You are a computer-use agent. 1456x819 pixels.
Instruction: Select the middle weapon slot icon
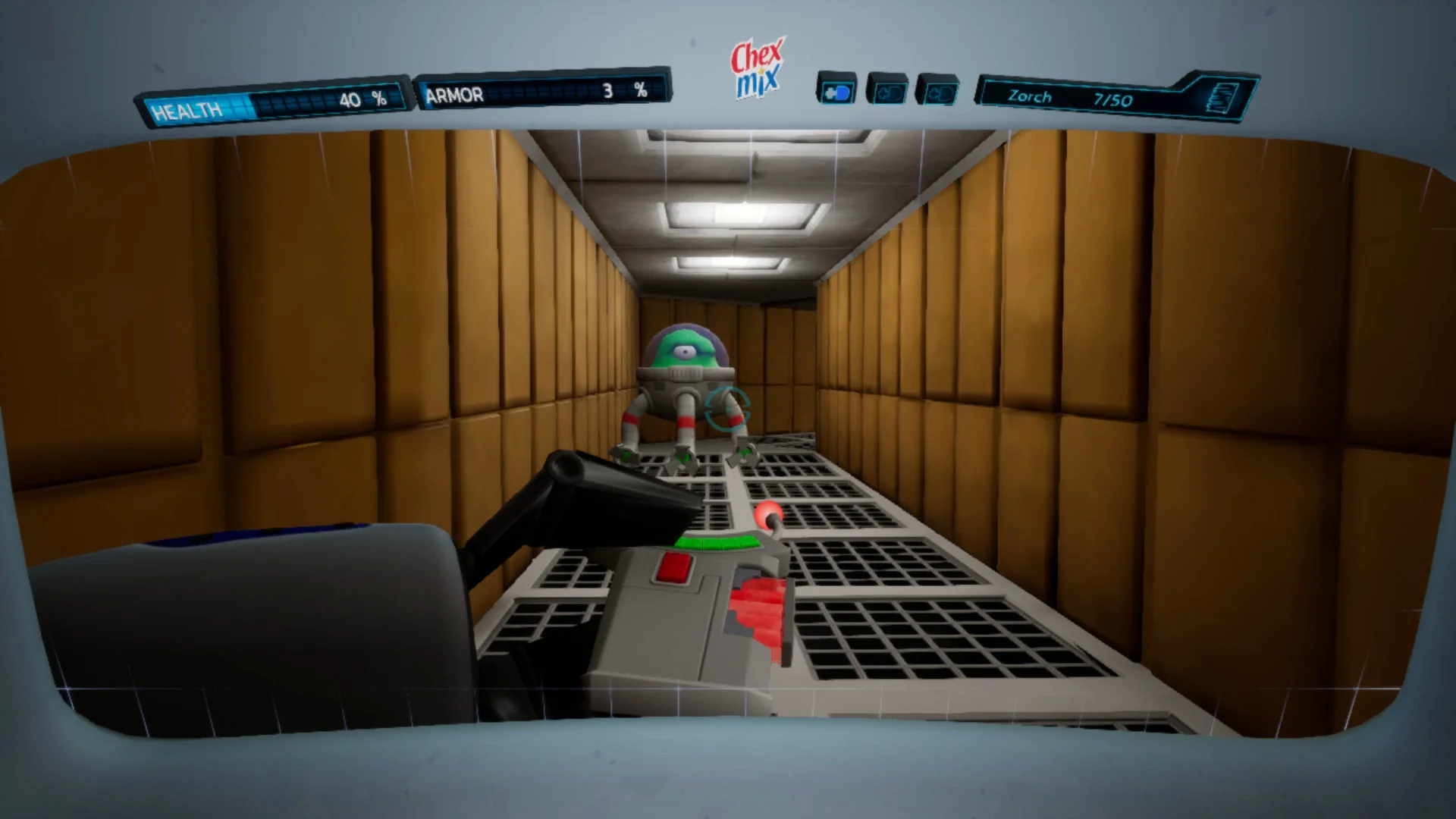tap(889, 91)
